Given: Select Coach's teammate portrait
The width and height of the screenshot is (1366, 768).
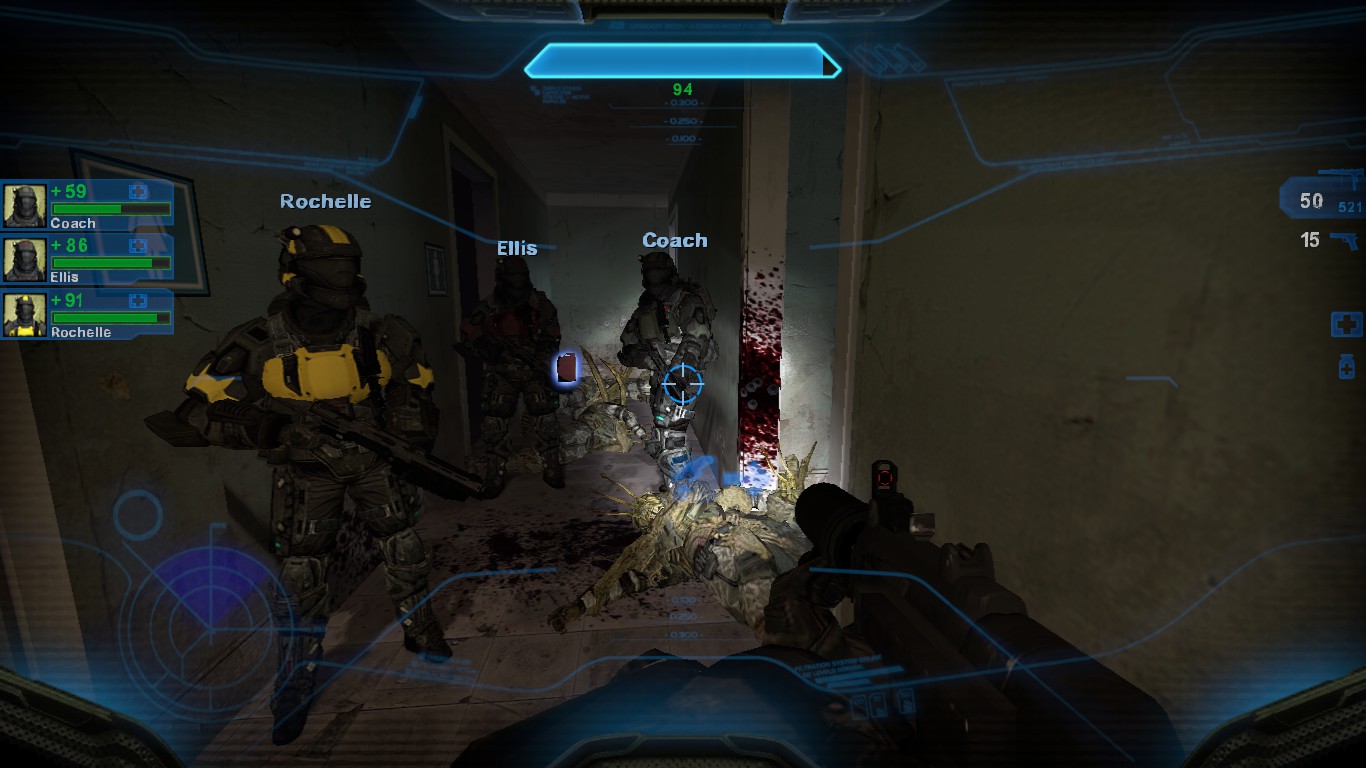Looking at the screenshot, I should coord(24,205).
